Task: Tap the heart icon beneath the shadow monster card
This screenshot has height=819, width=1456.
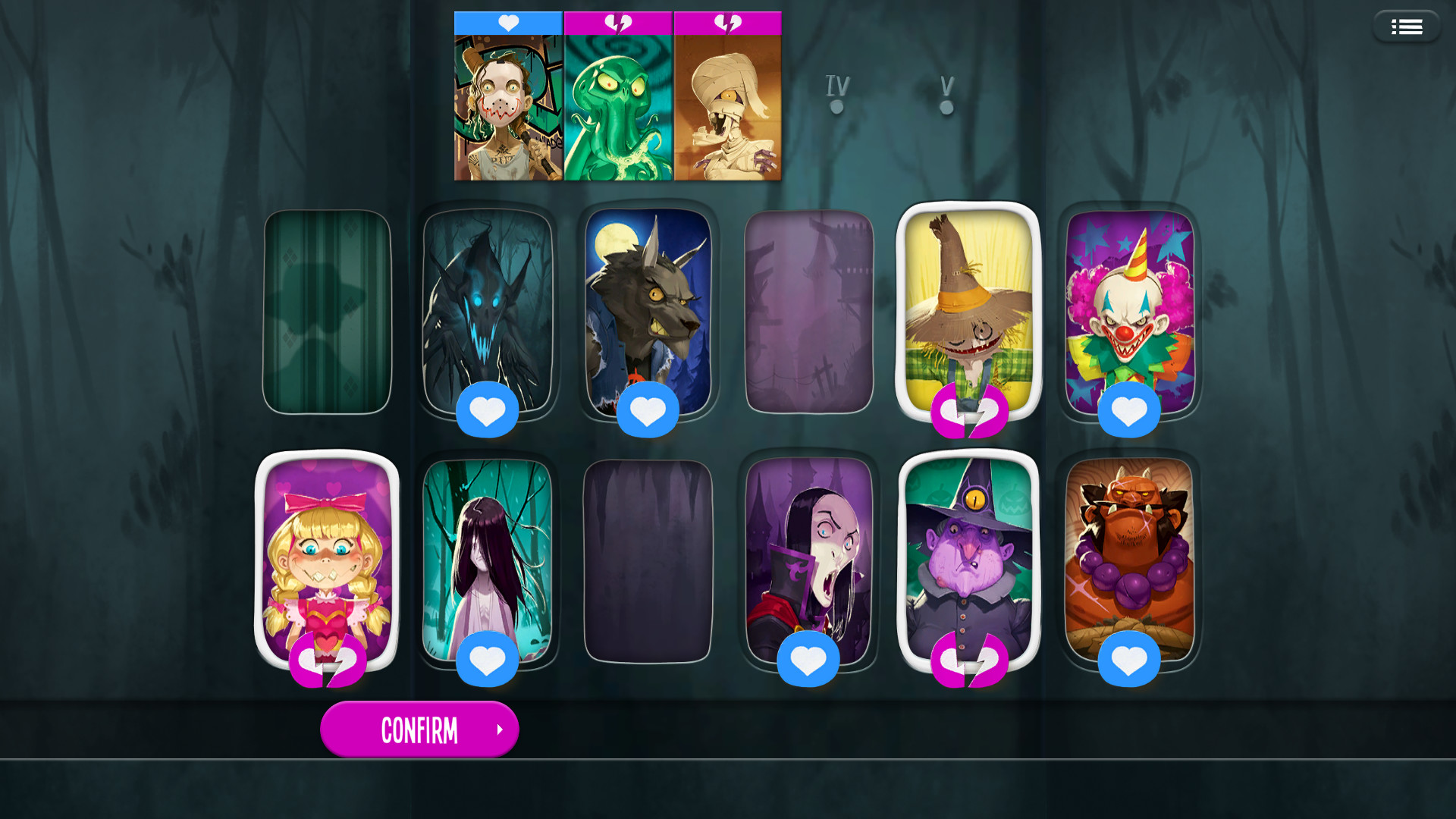Action: pos(488,409)
